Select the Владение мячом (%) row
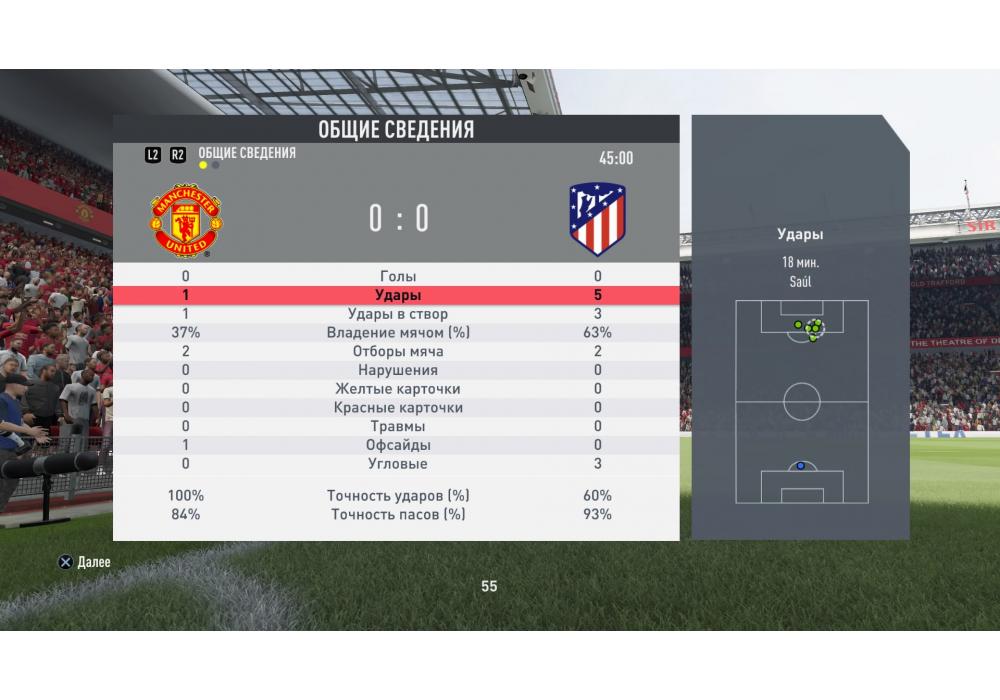This screenshot has height=700, width=1000. [397, 333]
